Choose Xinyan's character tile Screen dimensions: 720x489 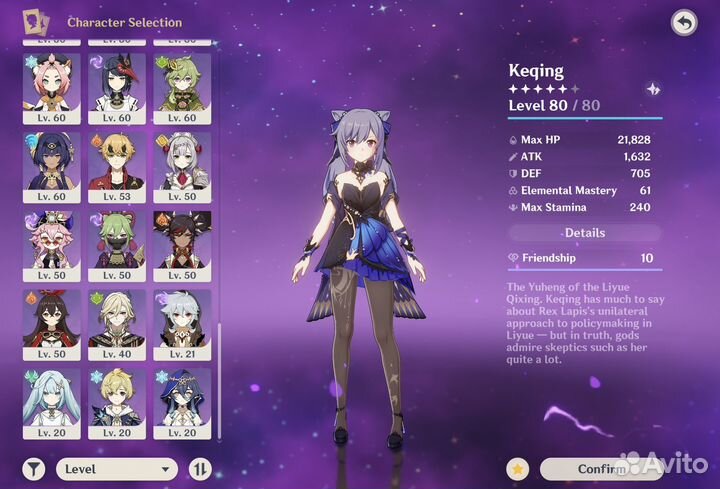181,245
